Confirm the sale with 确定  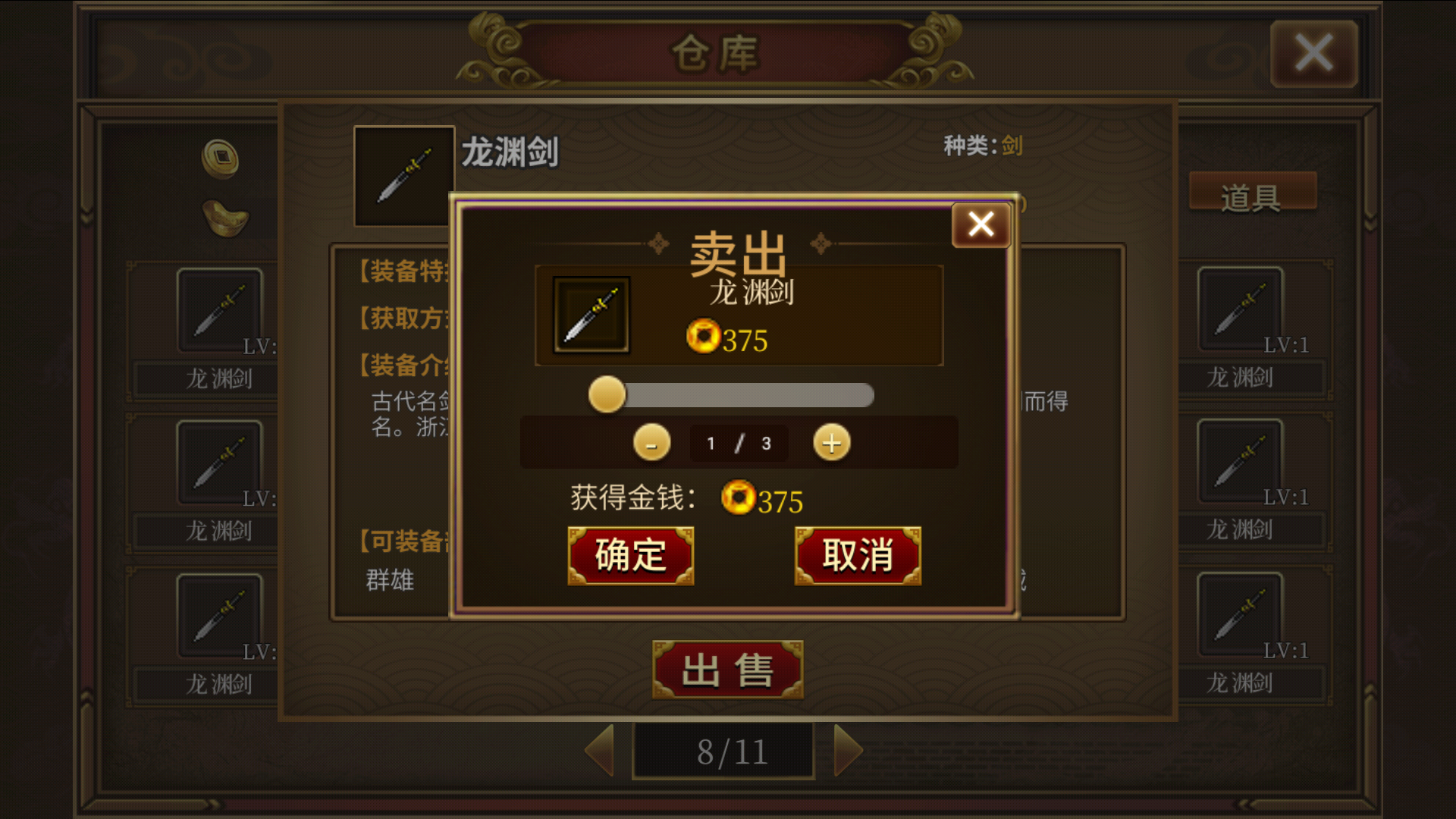coord(630,555)
